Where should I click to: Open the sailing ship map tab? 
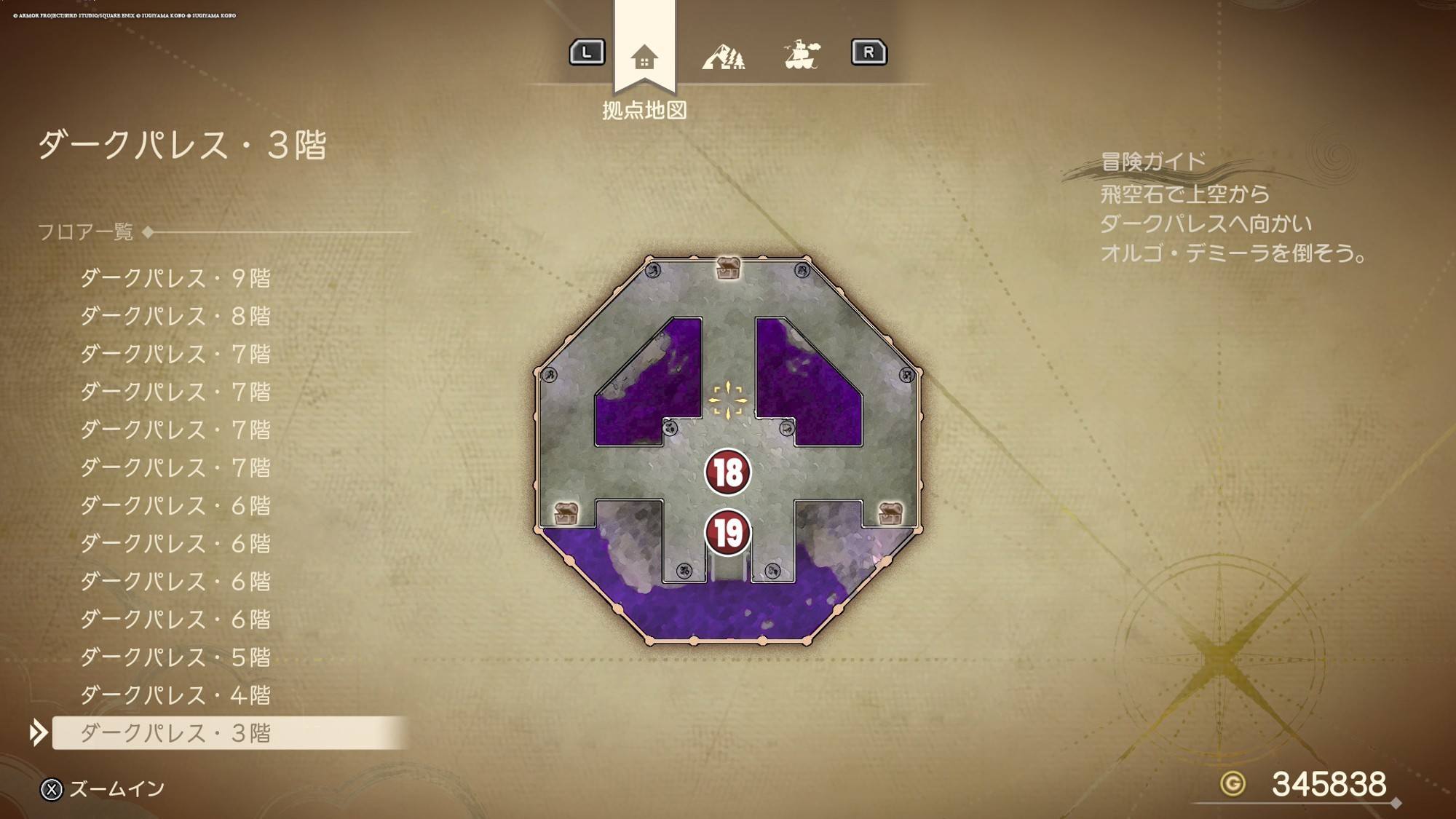[802, 55]
